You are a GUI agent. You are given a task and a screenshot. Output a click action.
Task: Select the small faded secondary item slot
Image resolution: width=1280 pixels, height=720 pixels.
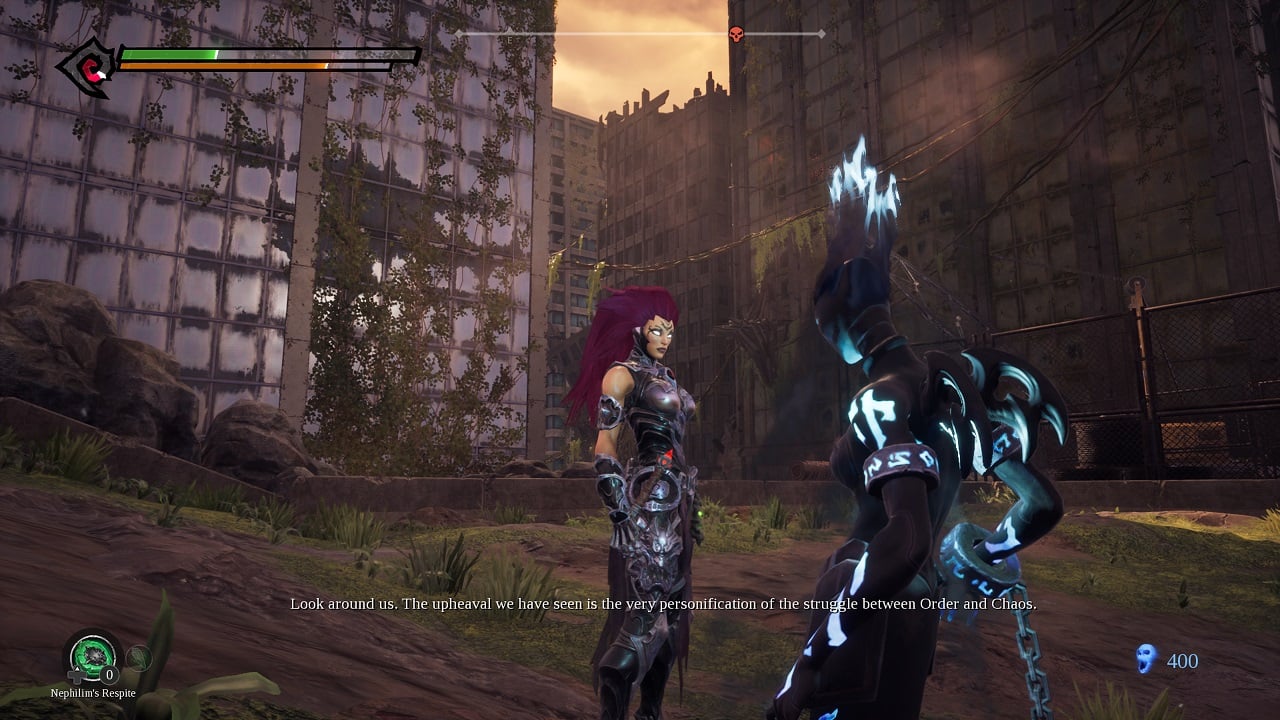[x=139, y=657]
